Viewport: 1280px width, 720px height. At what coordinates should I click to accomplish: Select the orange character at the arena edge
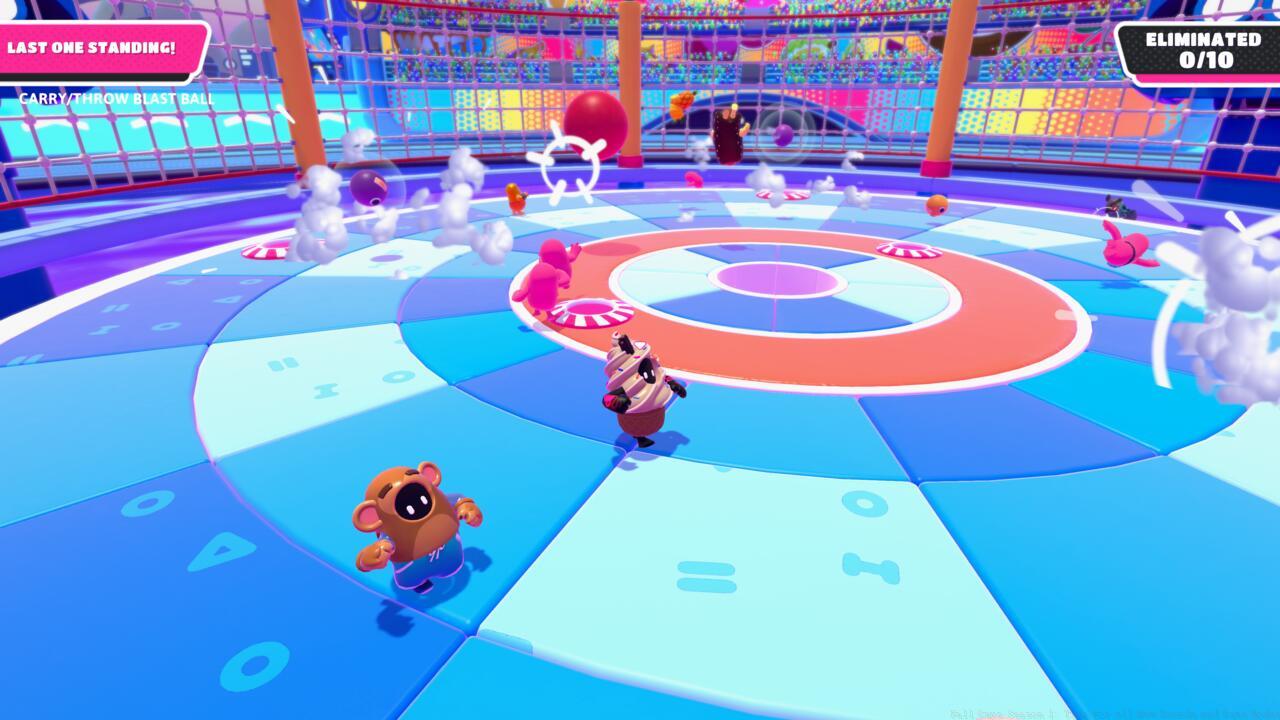point(516,199)
